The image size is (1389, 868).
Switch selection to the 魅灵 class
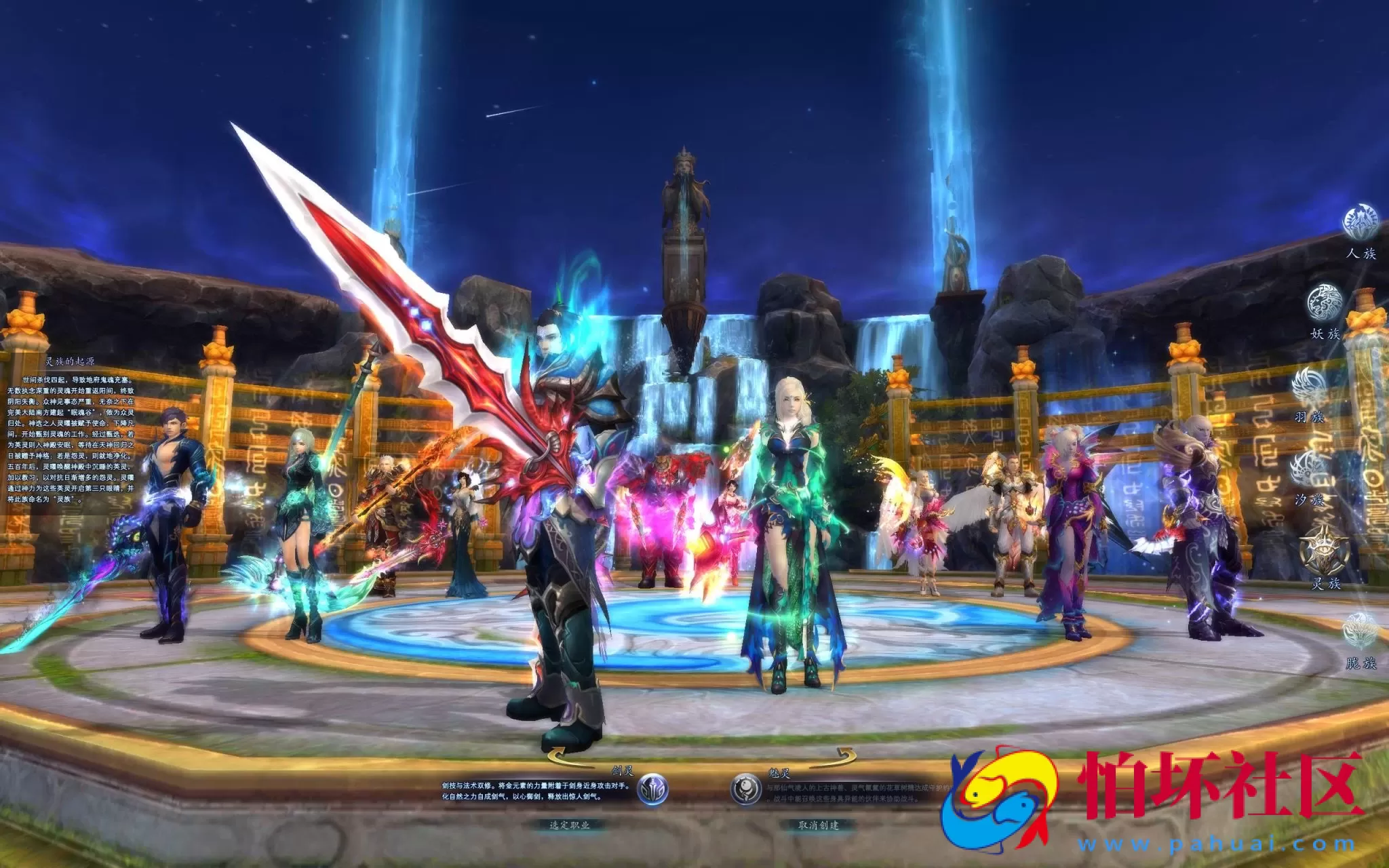[748, 790]
